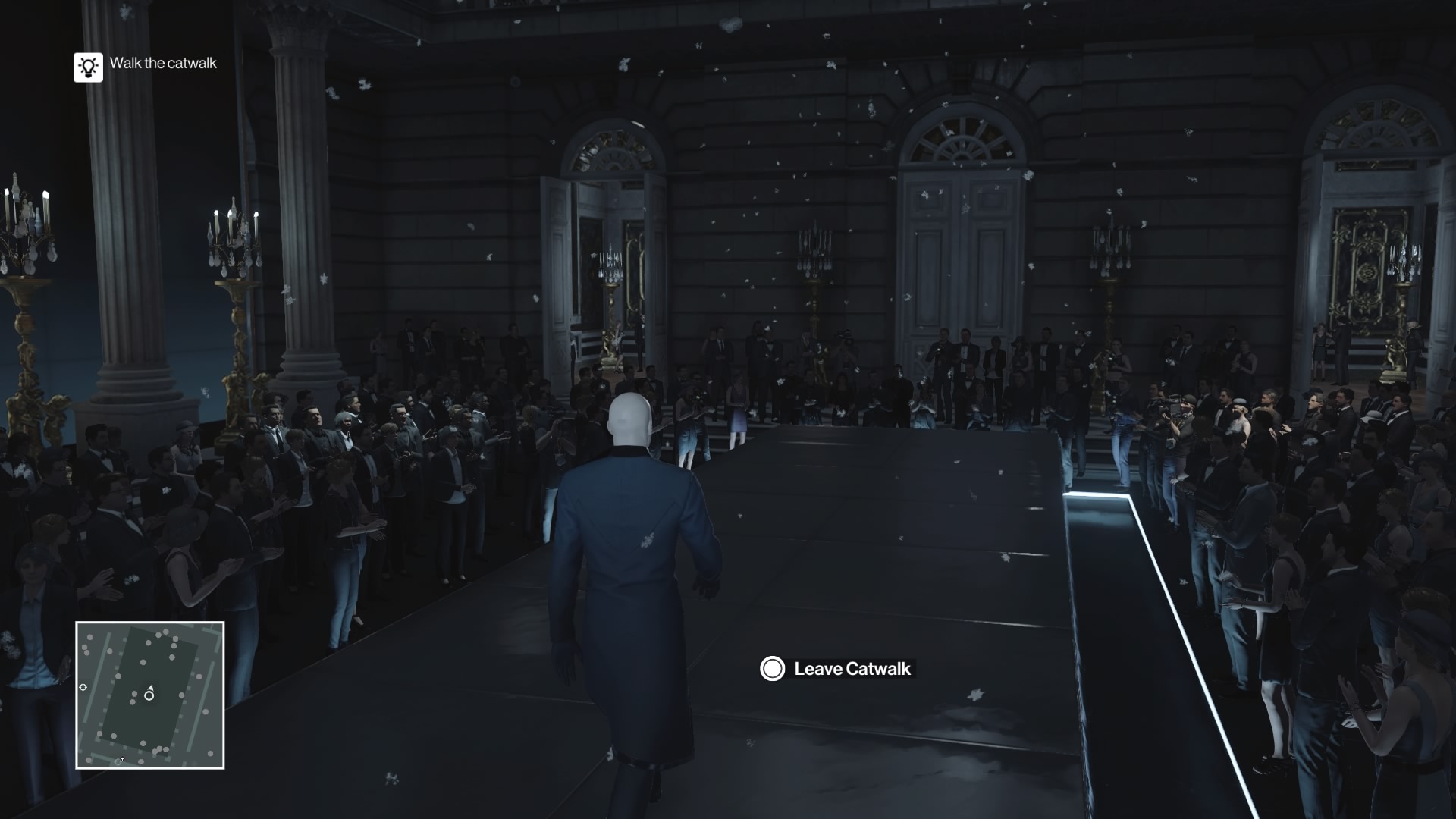
Task: Click the exit crosshair icon on the minimap edge
Action: click(x=83, y=687)
